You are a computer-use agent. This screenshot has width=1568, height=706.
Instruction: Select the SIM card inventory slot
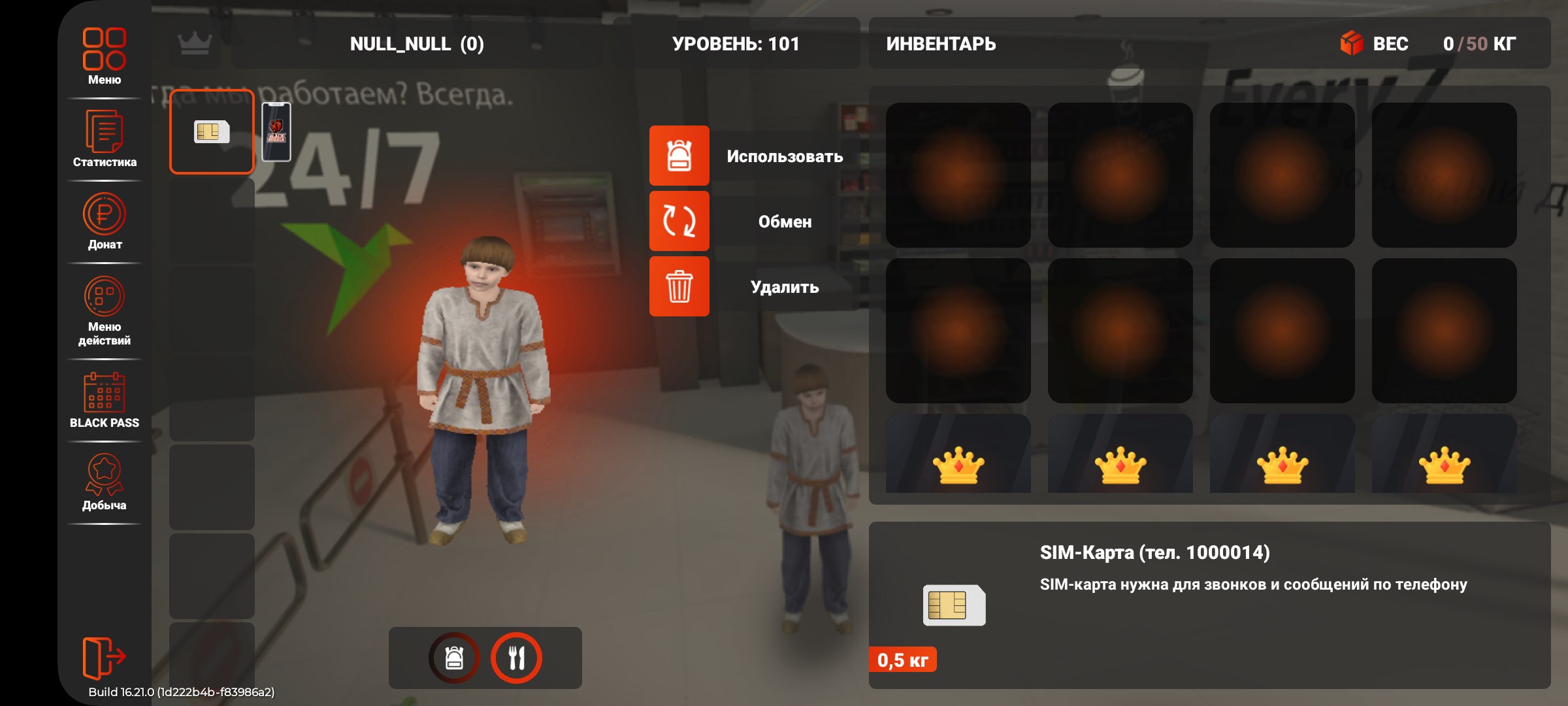(x=212, y=132)
